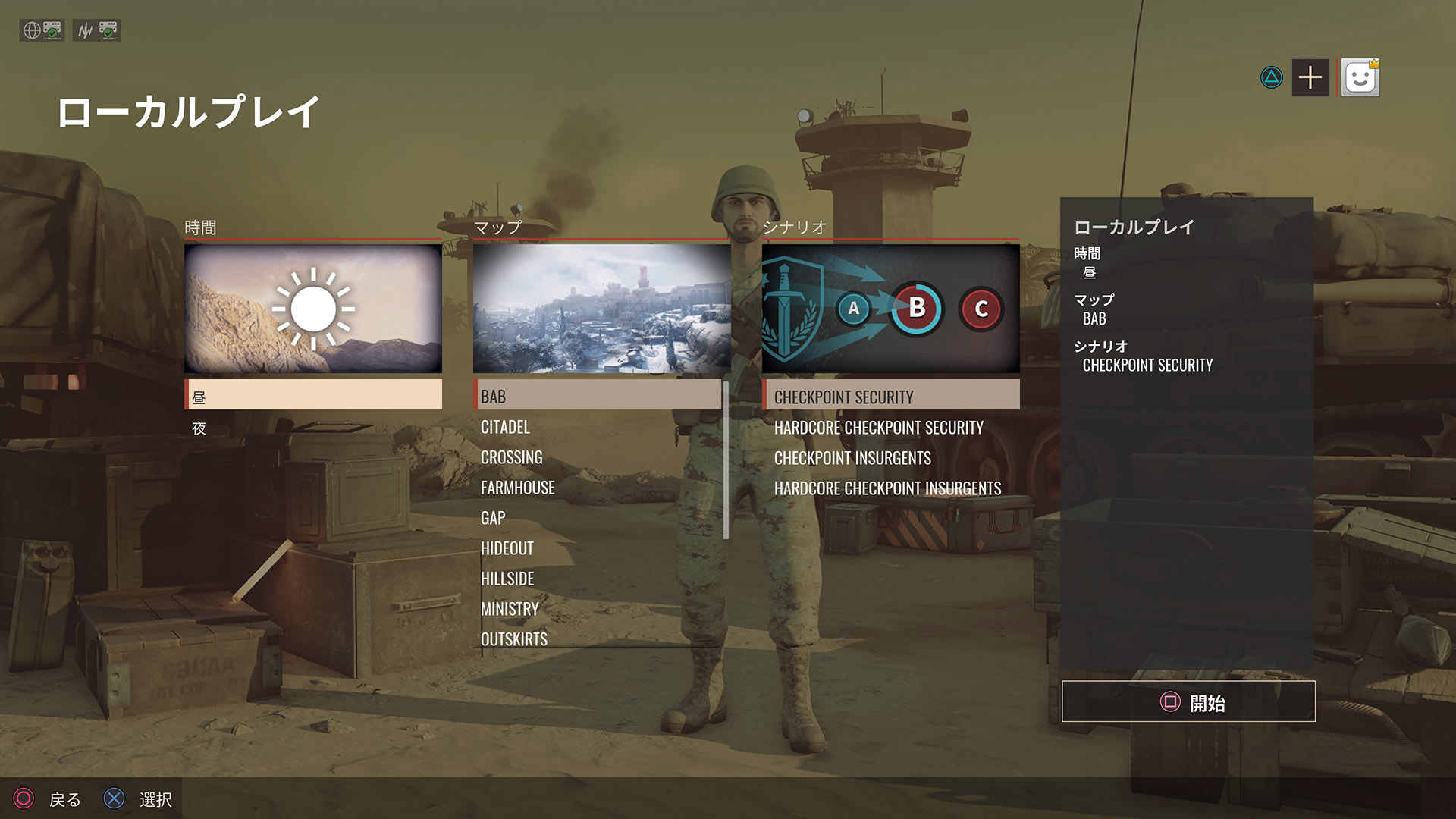Select the BAB map entry
Screen dimensions: 1456x819
click(x=597, y=396)
